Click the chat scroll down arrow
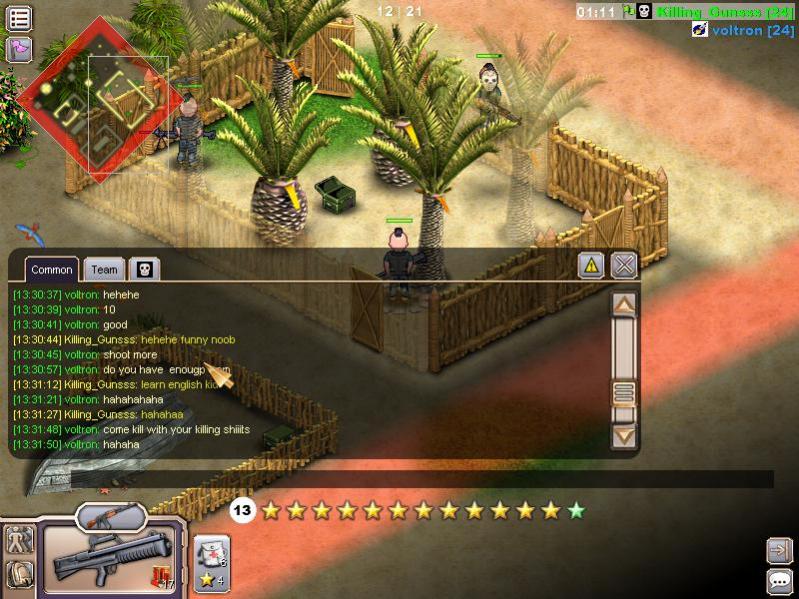The height and width of the screenshot is (599, 799). coord(624,436)
